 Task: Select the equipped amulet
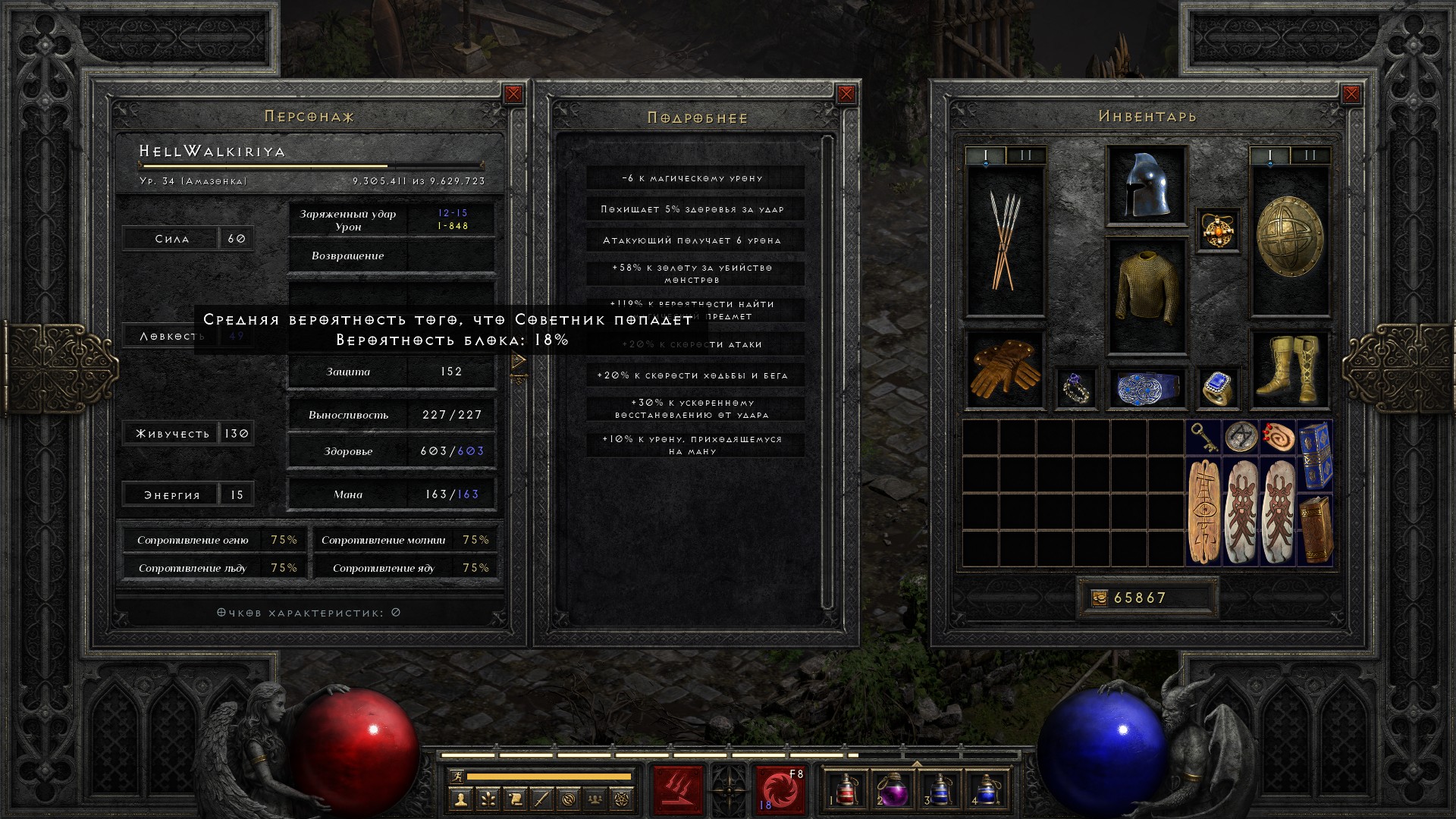(1218, 230)
